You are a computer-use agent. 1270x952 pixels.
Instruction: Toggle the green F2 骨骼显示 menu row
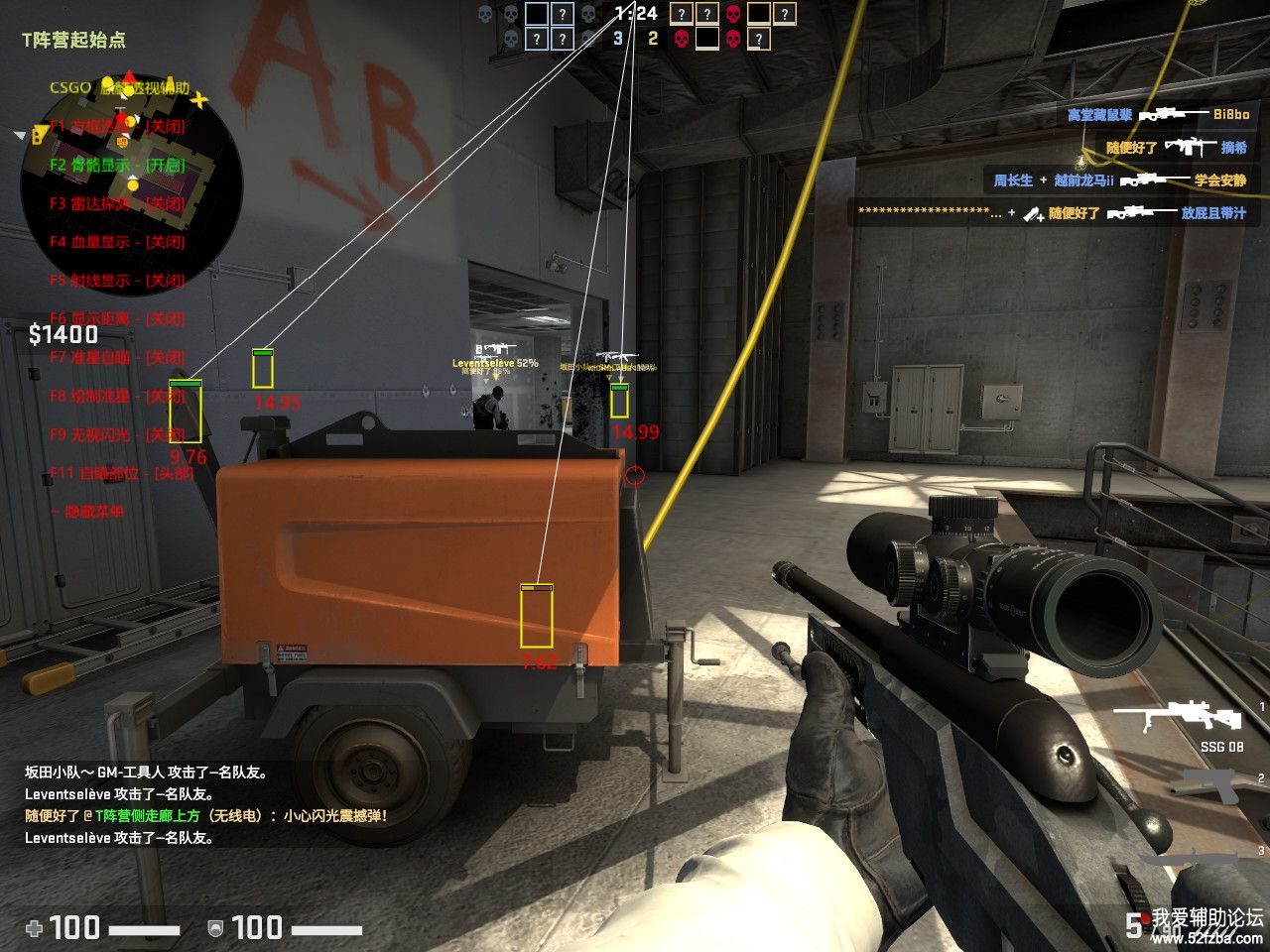[117, 165]
